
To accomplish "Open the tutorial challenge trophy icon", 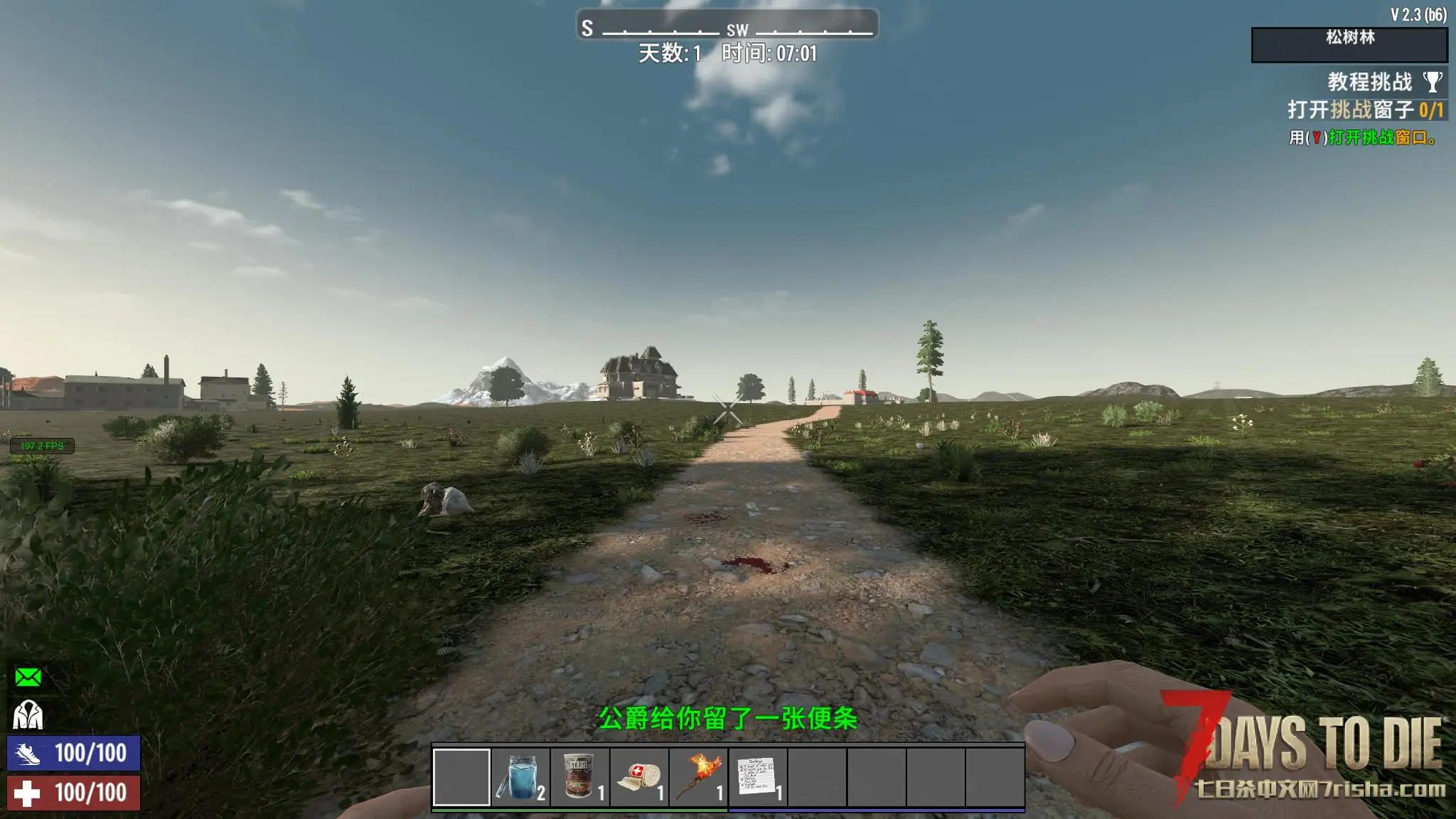I will [x=1433, y=82].
